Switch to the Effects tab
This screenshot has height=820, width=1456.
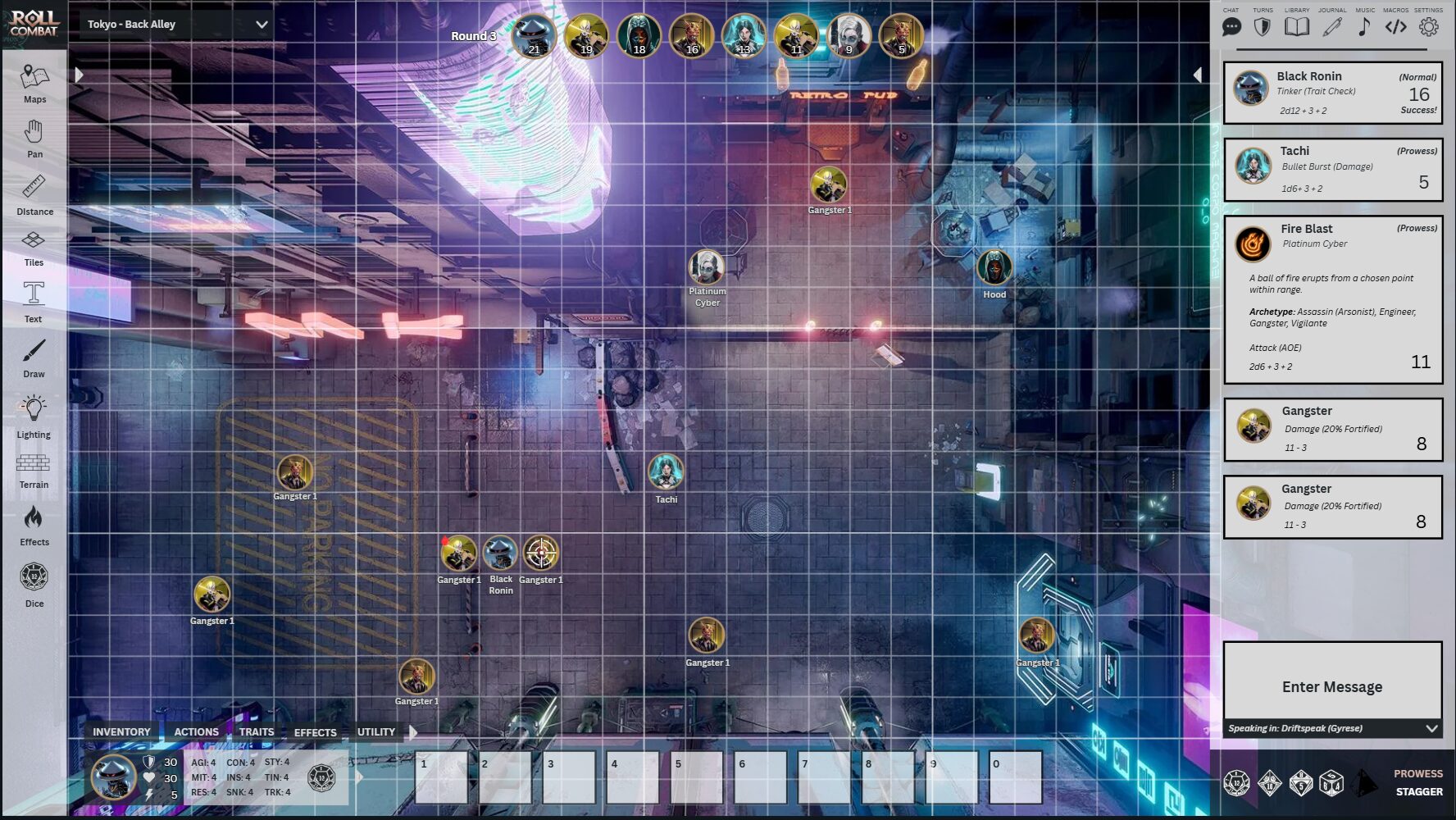(x=316, y=731)
